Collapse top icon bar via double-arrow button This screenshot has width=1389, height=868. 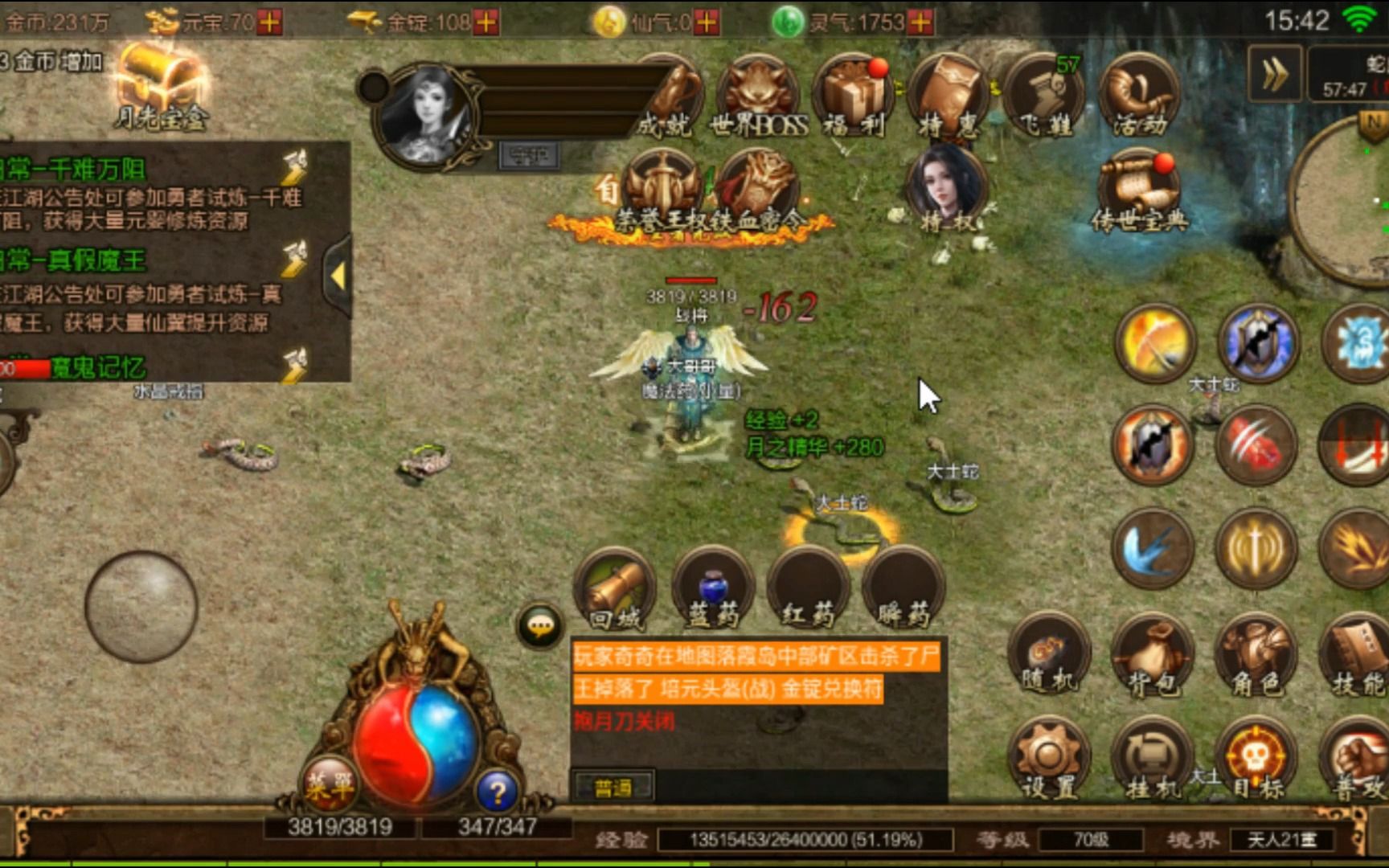[x=1274, y=72]
